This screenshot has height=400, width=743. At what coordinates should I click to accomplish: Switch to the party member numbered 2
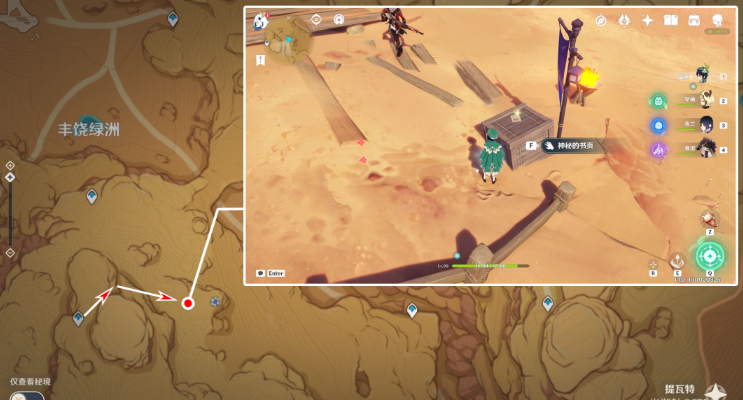706,100
